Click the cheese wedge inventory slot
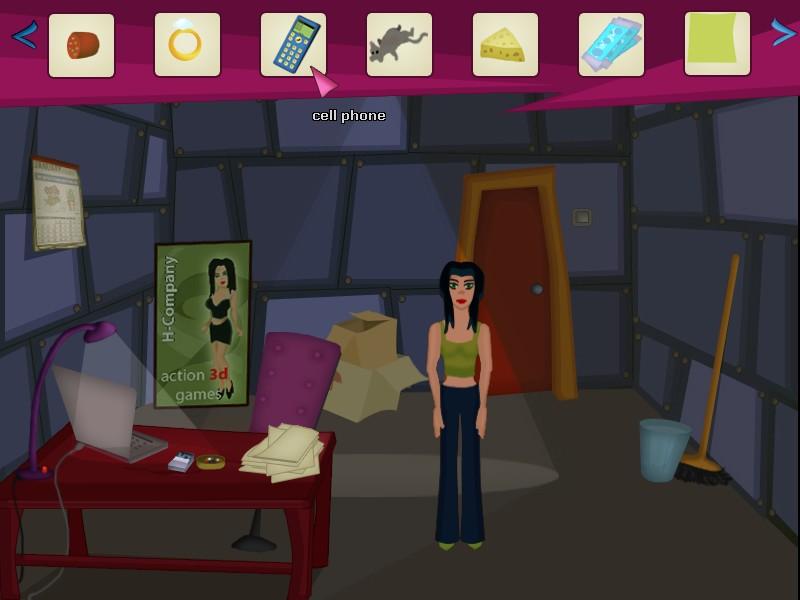This screenshot has height=600, width=800. coord(505,45)
